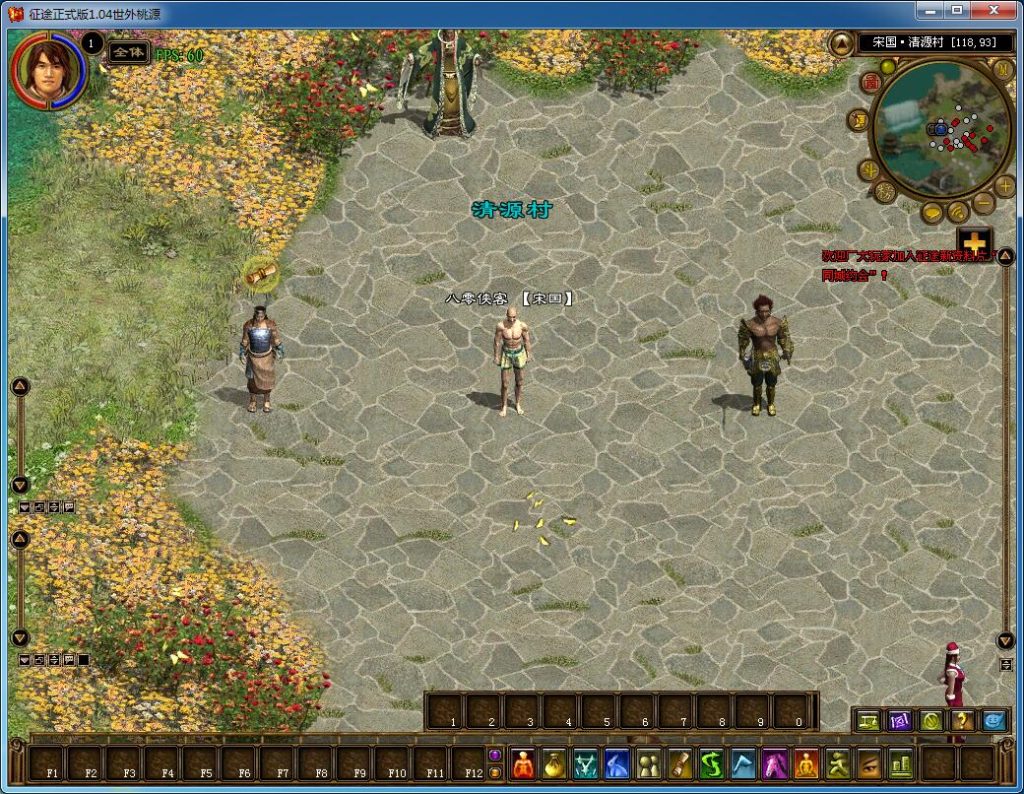1024x794 pixels.
Task: Zoom in the minimap with plus button
Action: pyautogui.click(x=1005, y=185)
